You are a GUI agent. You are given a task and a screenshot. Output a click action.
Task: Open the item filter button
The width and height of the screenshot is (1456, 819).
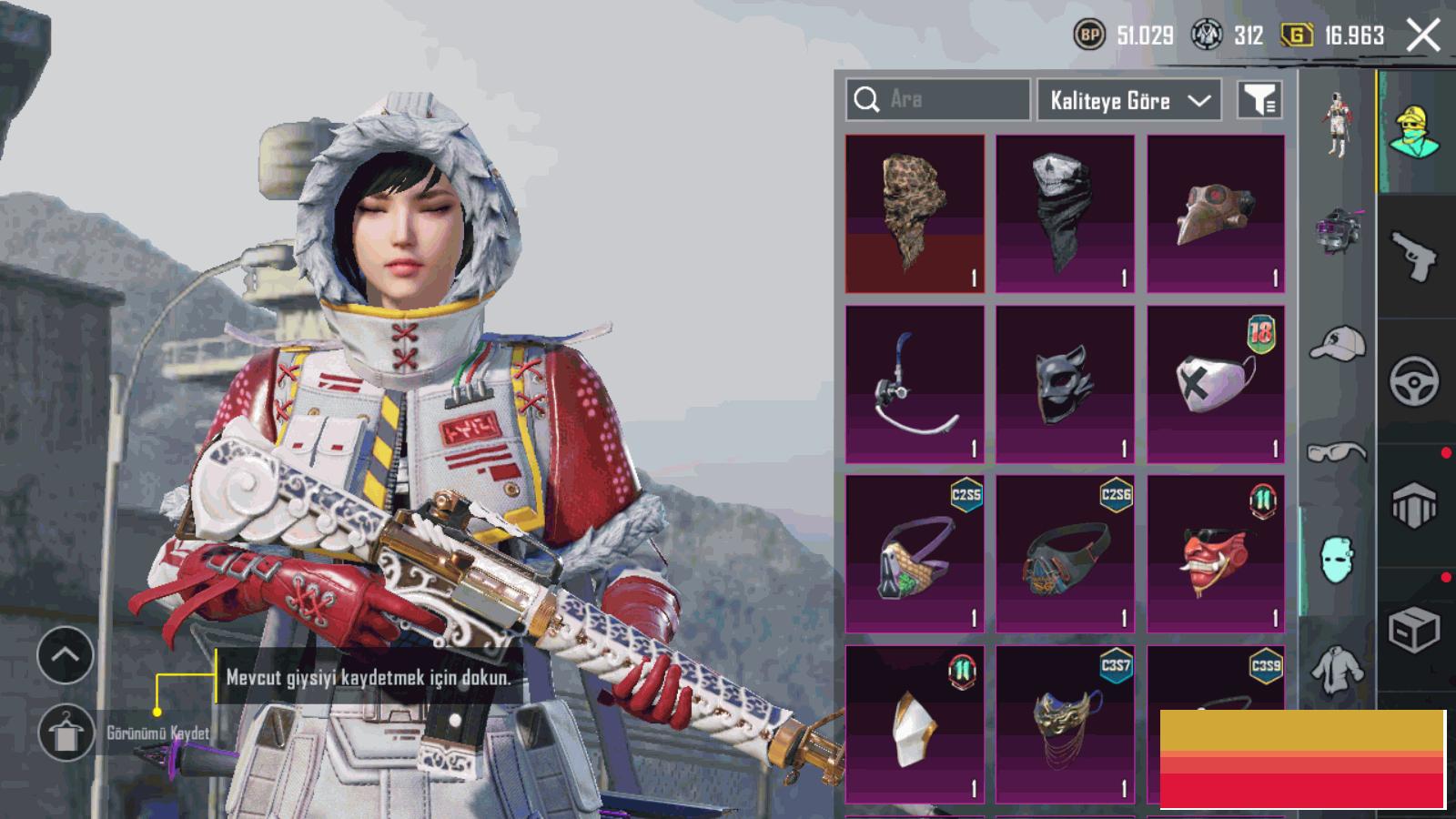click(1260, 100)
